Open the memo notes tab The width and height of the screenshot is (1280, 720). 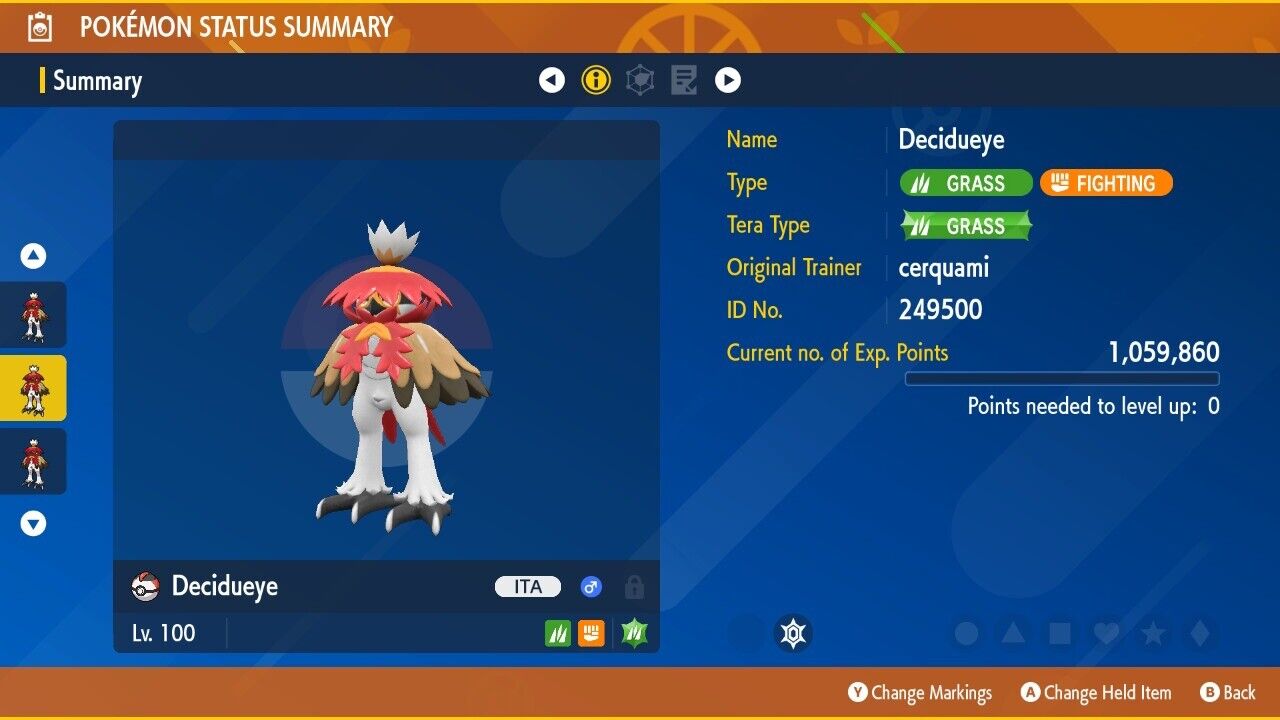point(684,80)
